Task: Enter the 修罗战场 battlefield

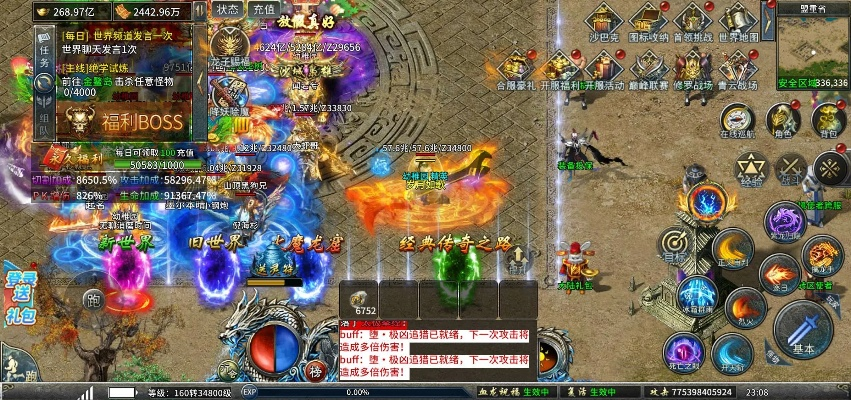Action: (692, 69)
